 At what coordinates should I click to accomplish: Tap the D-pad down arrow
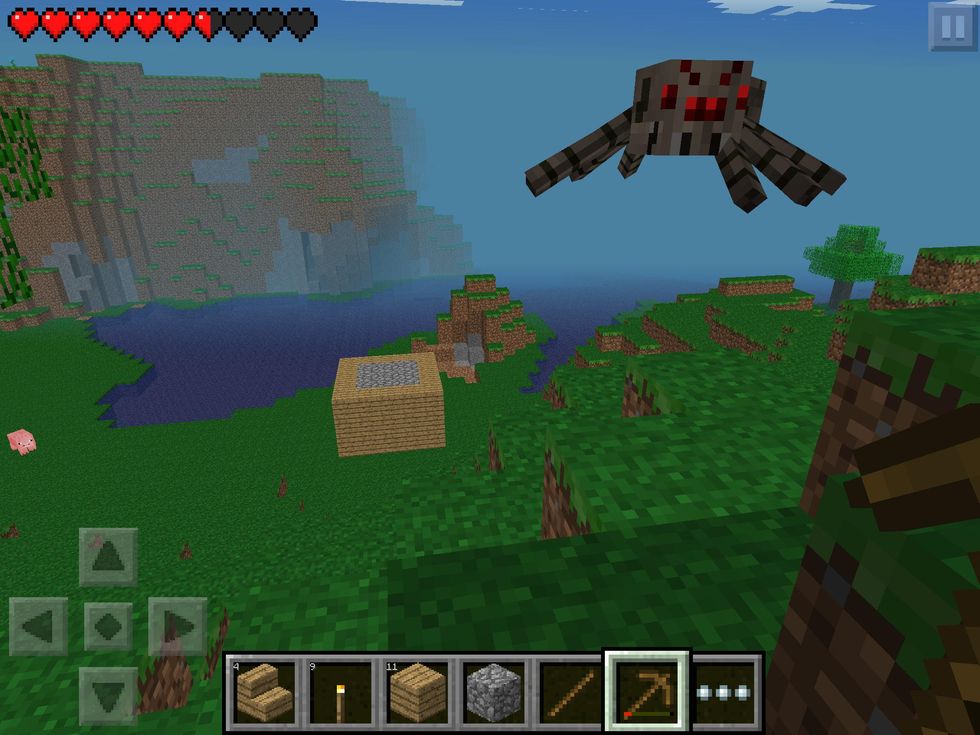pos(108,695)
